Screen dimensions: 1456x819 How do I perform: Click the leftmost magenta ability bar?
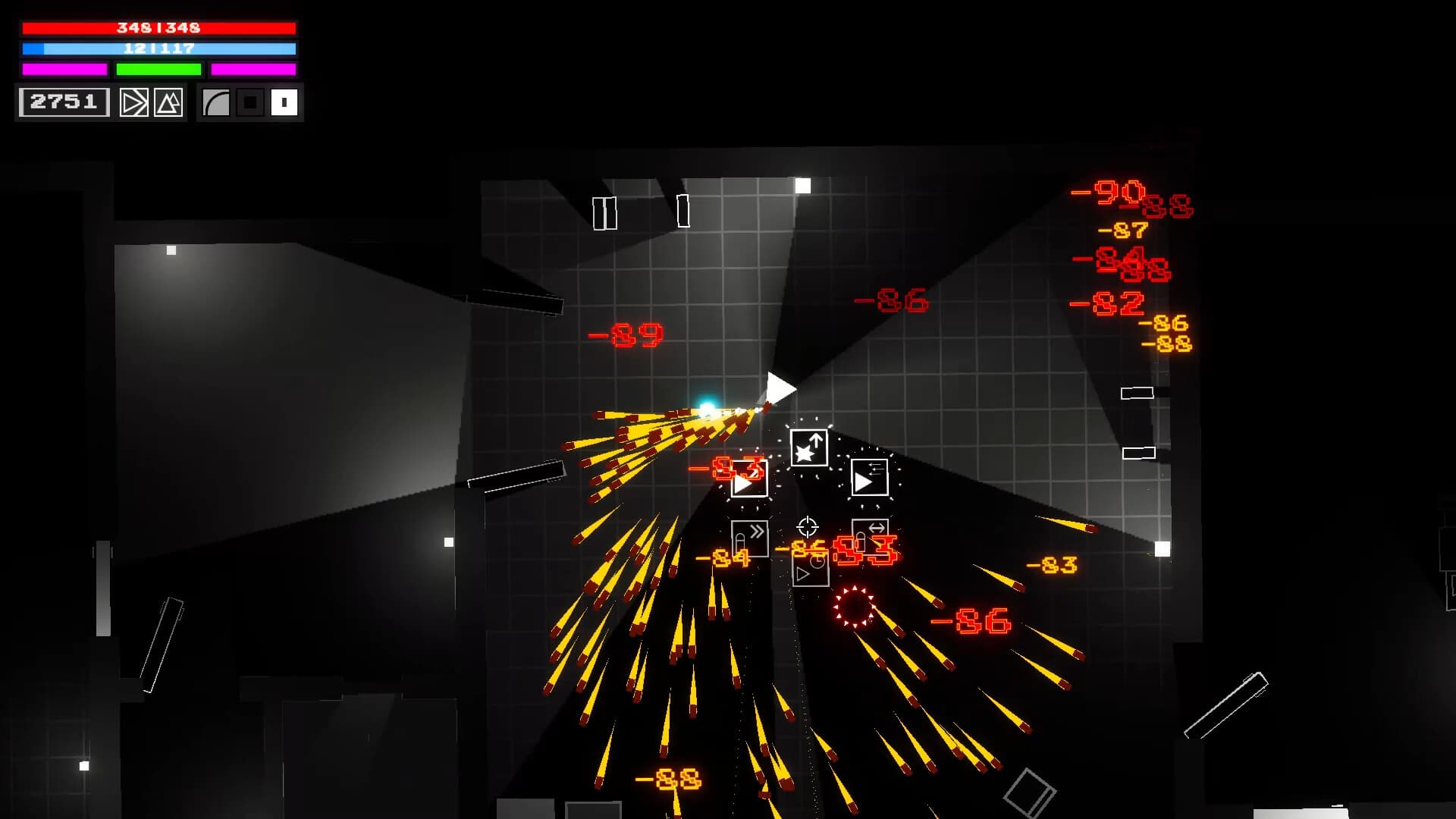tap(64, 70)
